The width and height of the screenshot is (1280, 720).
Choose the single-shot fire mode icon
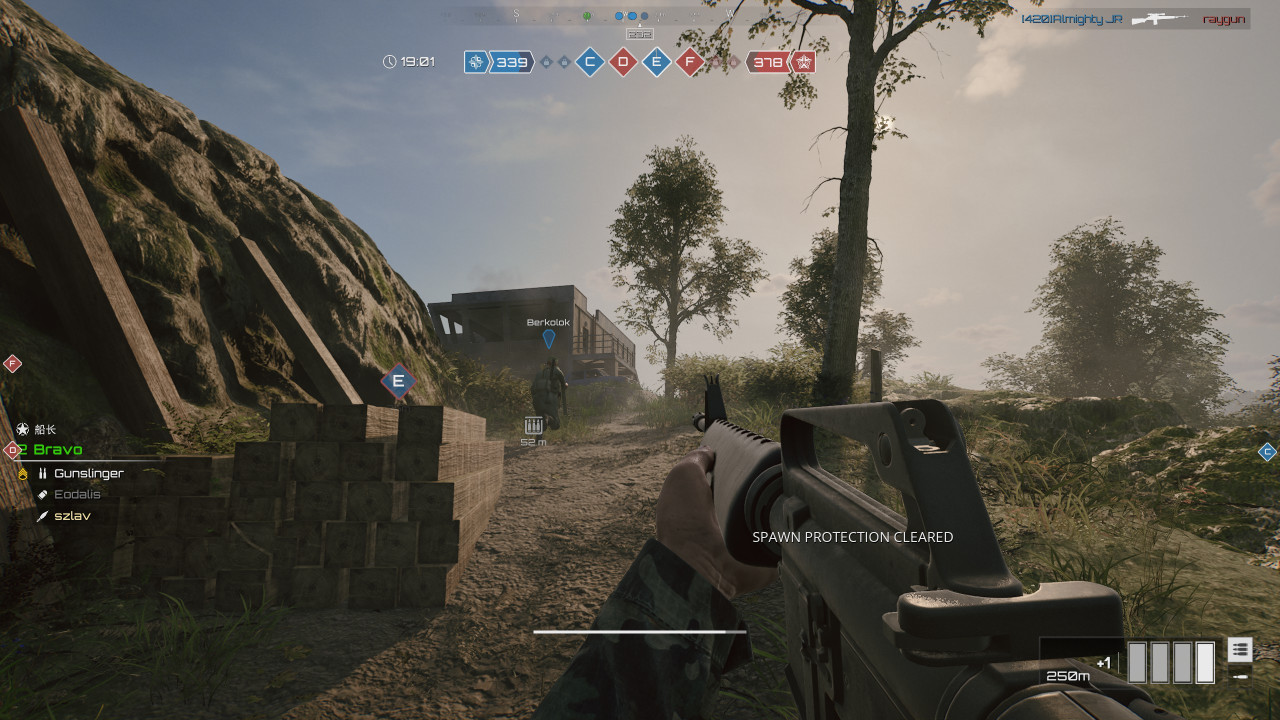click(1240, 676)
